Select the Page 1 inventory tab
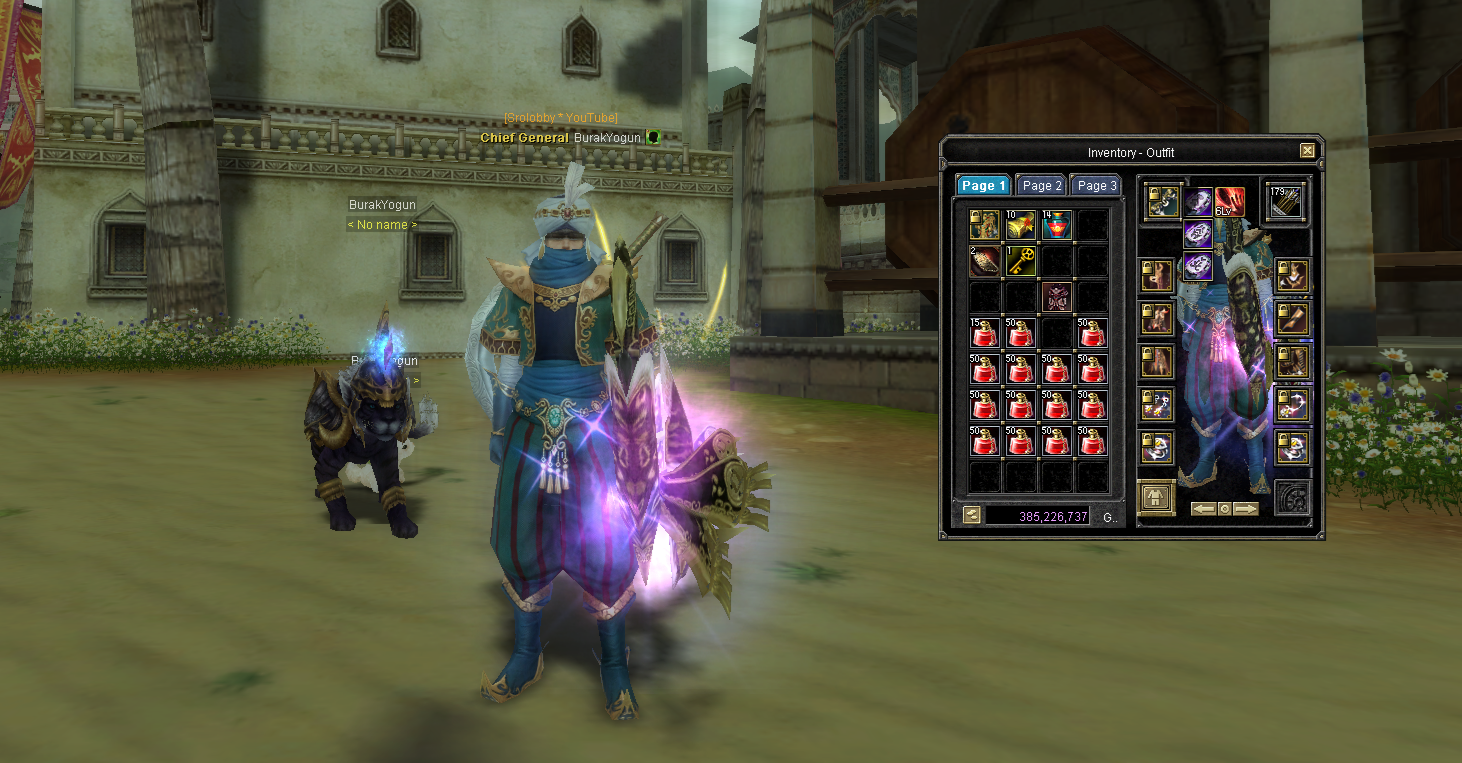 click(x=983, y=186)
